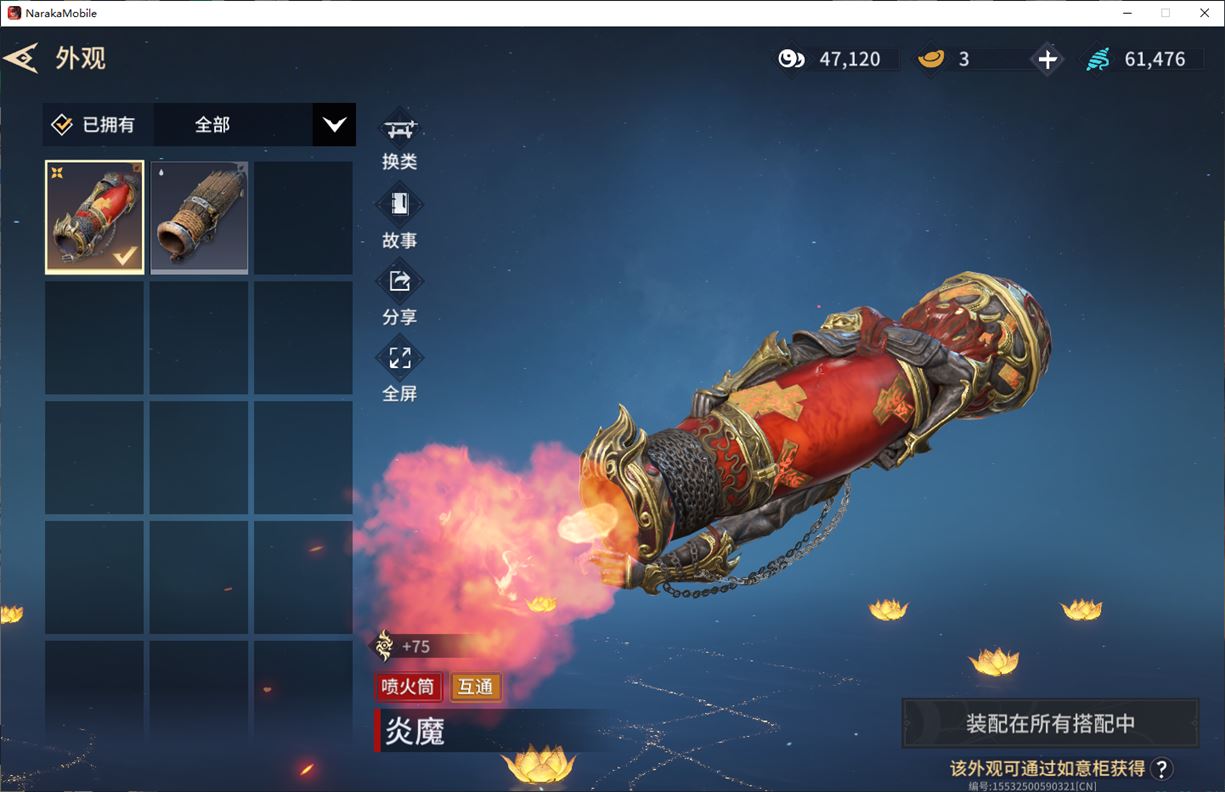This screenshot has width=1225, height=792.
Task: Open the 全部 filter dropdown
Action: point(333,125)
